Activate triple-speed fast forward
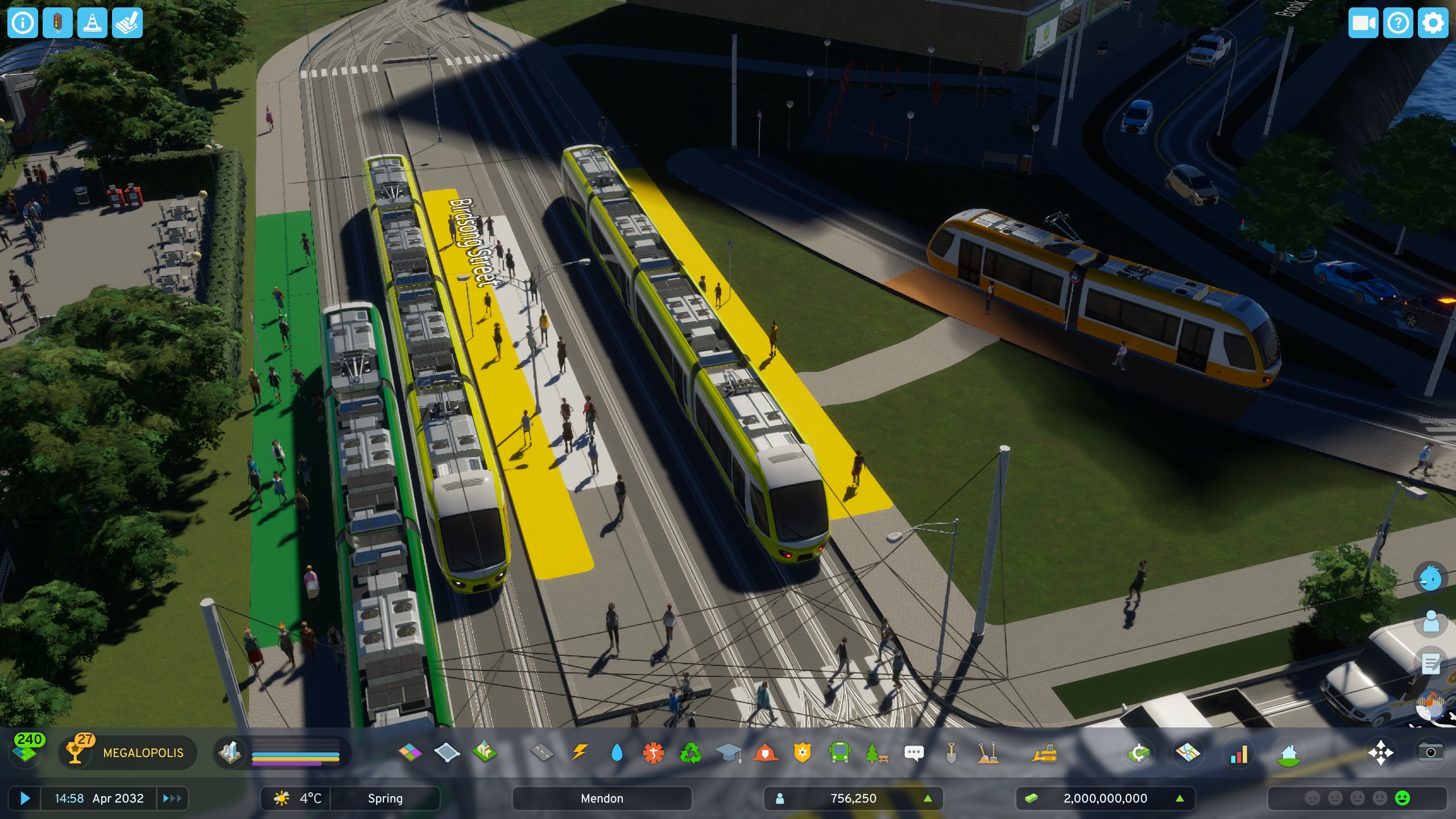 (x=172, y=799)
